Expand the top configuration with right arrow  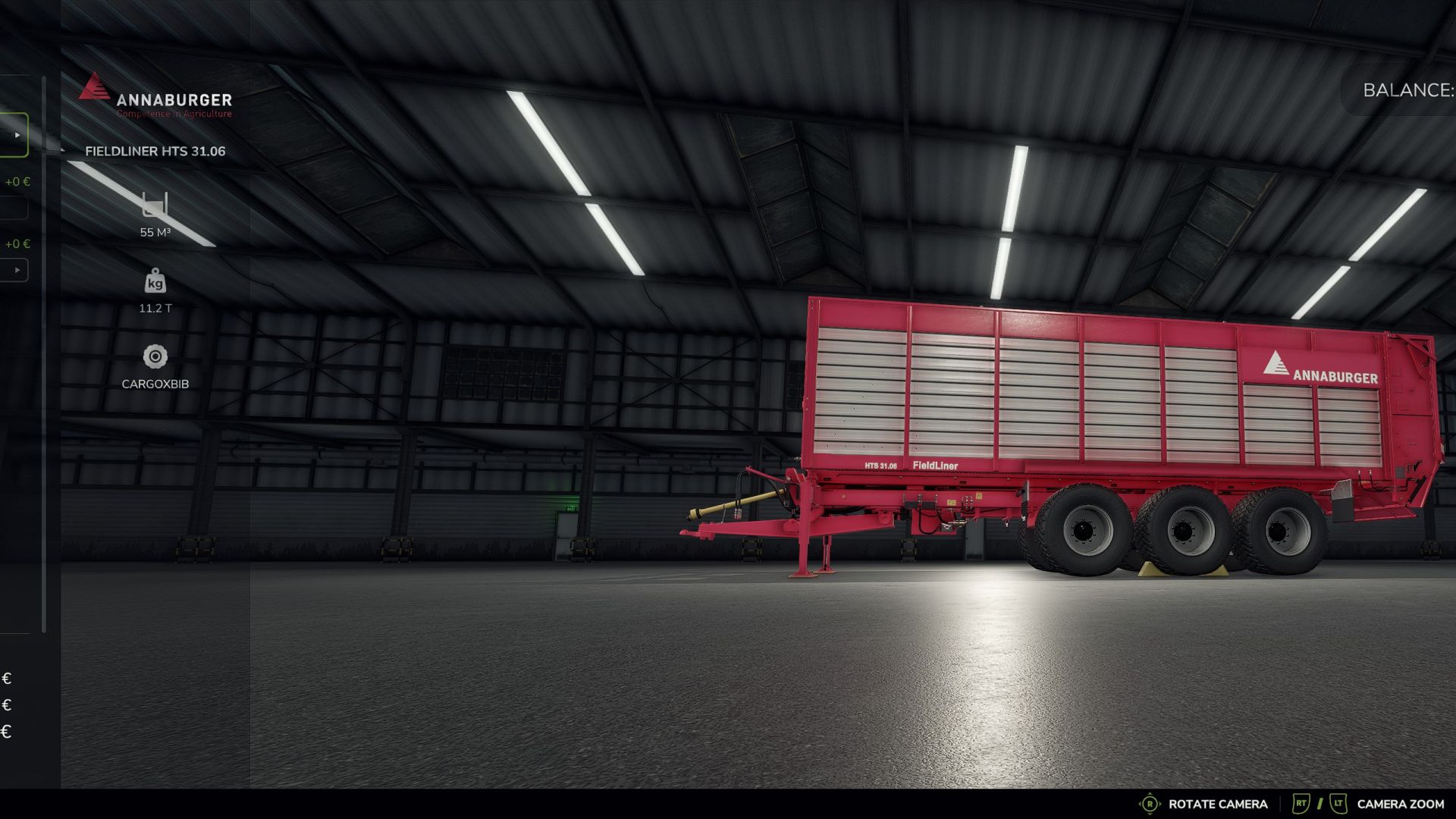[x=17, y=134]
